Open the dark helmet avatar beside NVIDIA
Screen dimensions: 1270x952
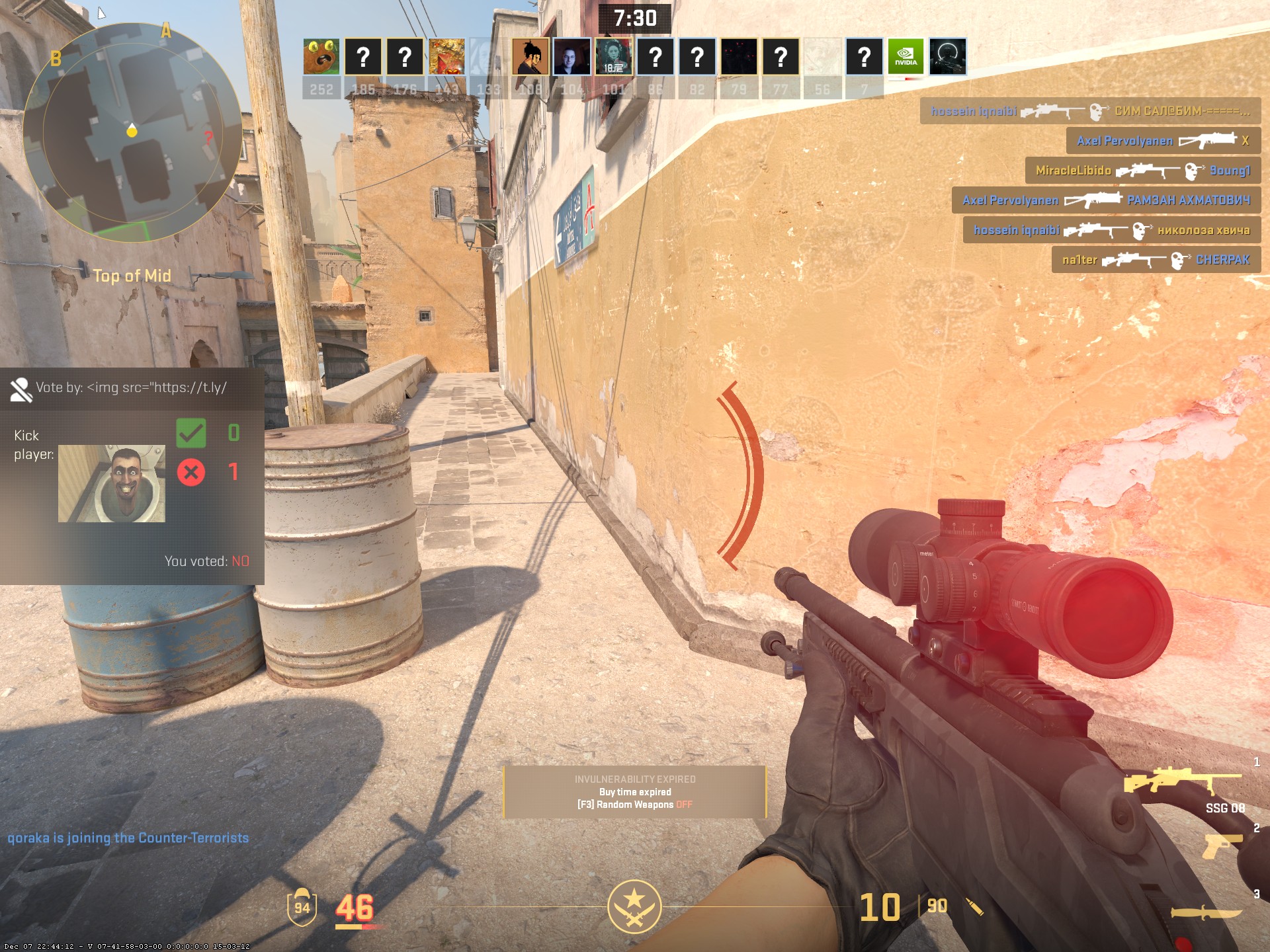point(947,56)
